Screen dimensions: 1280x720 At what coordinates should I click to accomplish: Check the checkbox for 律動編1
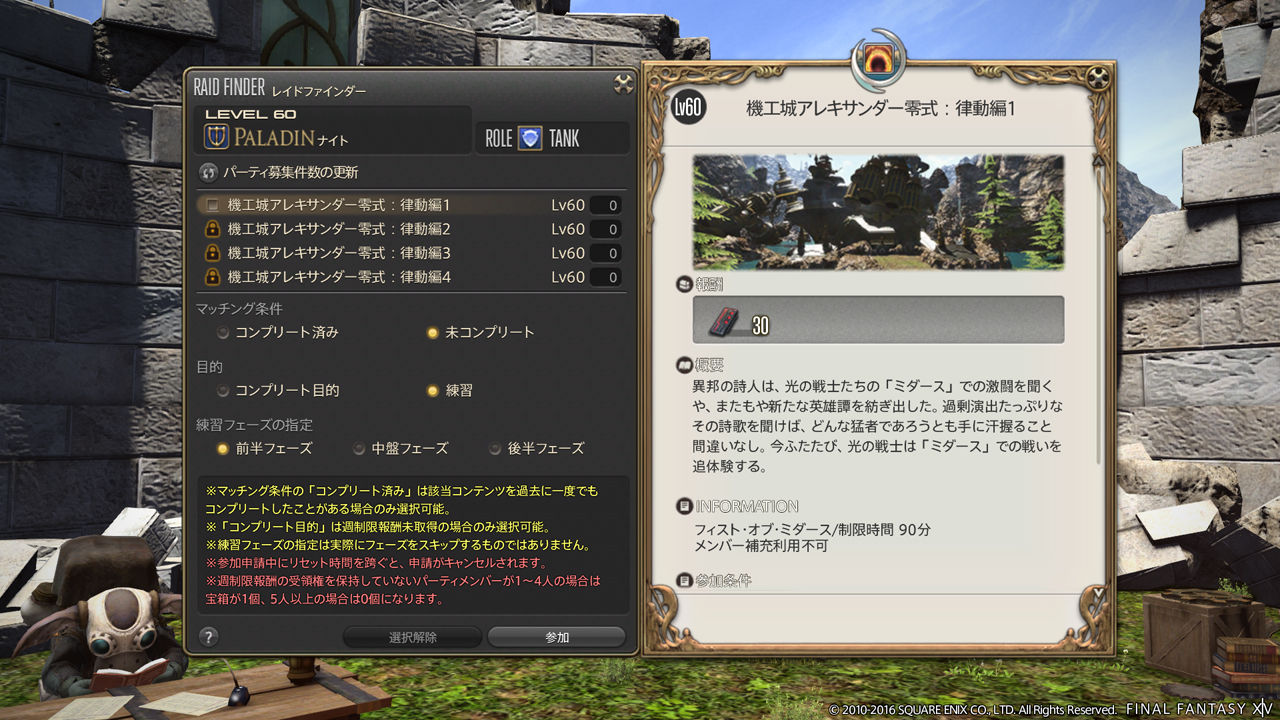[211, 204]
